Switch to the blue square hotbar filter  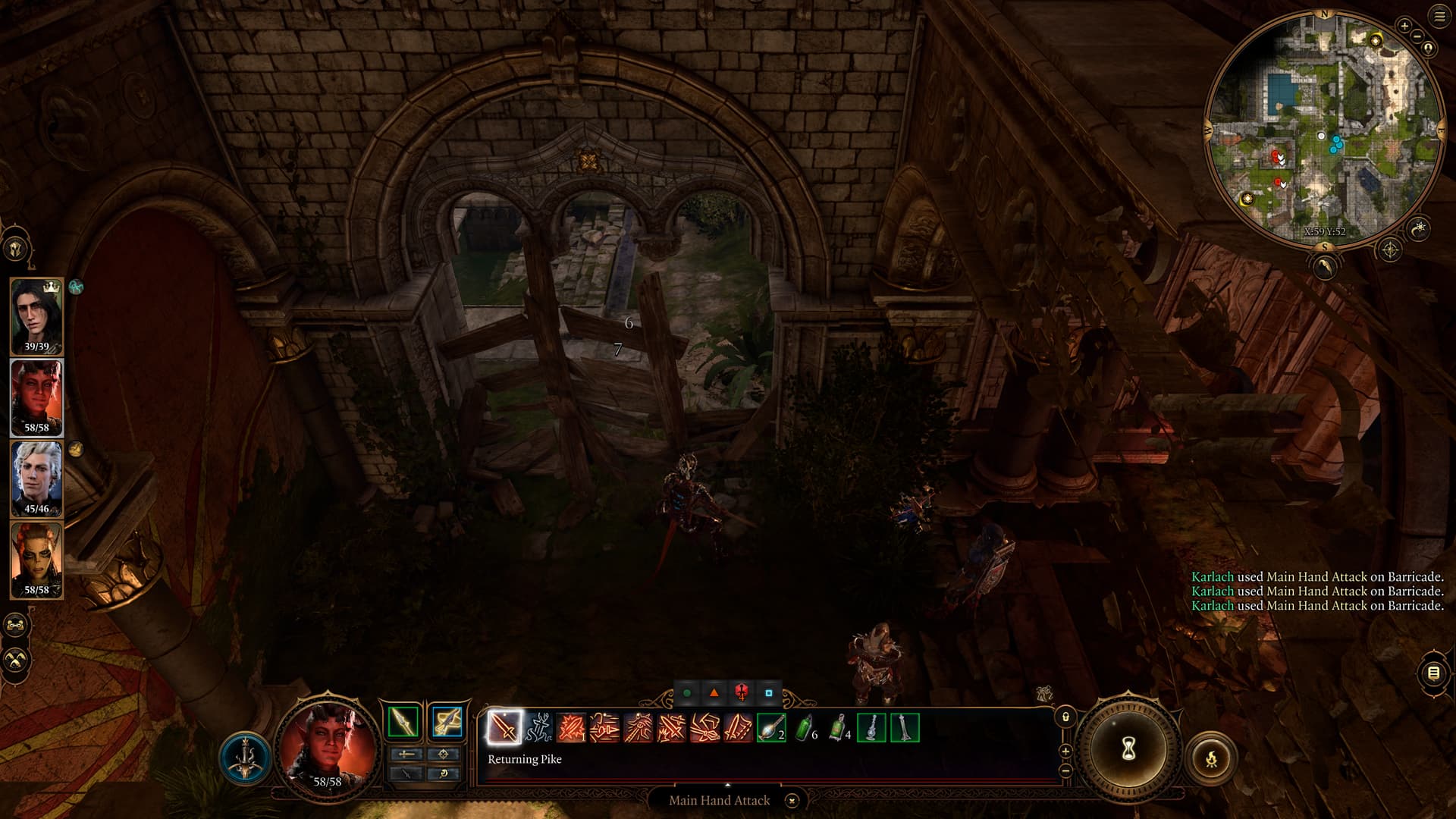click(x=768, y=692)
